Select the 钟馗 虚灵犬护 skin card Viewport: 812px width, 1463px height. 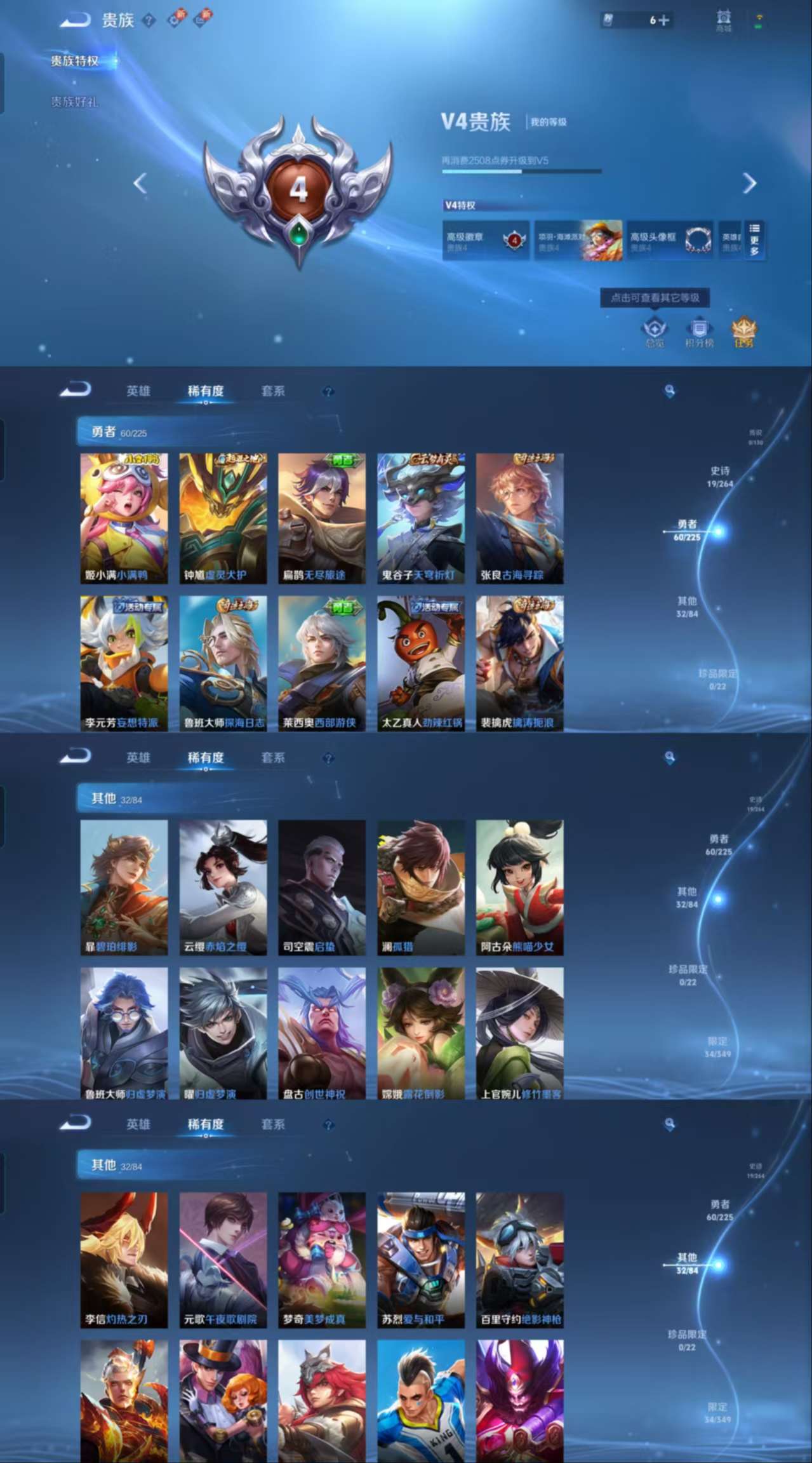[223, 518]
